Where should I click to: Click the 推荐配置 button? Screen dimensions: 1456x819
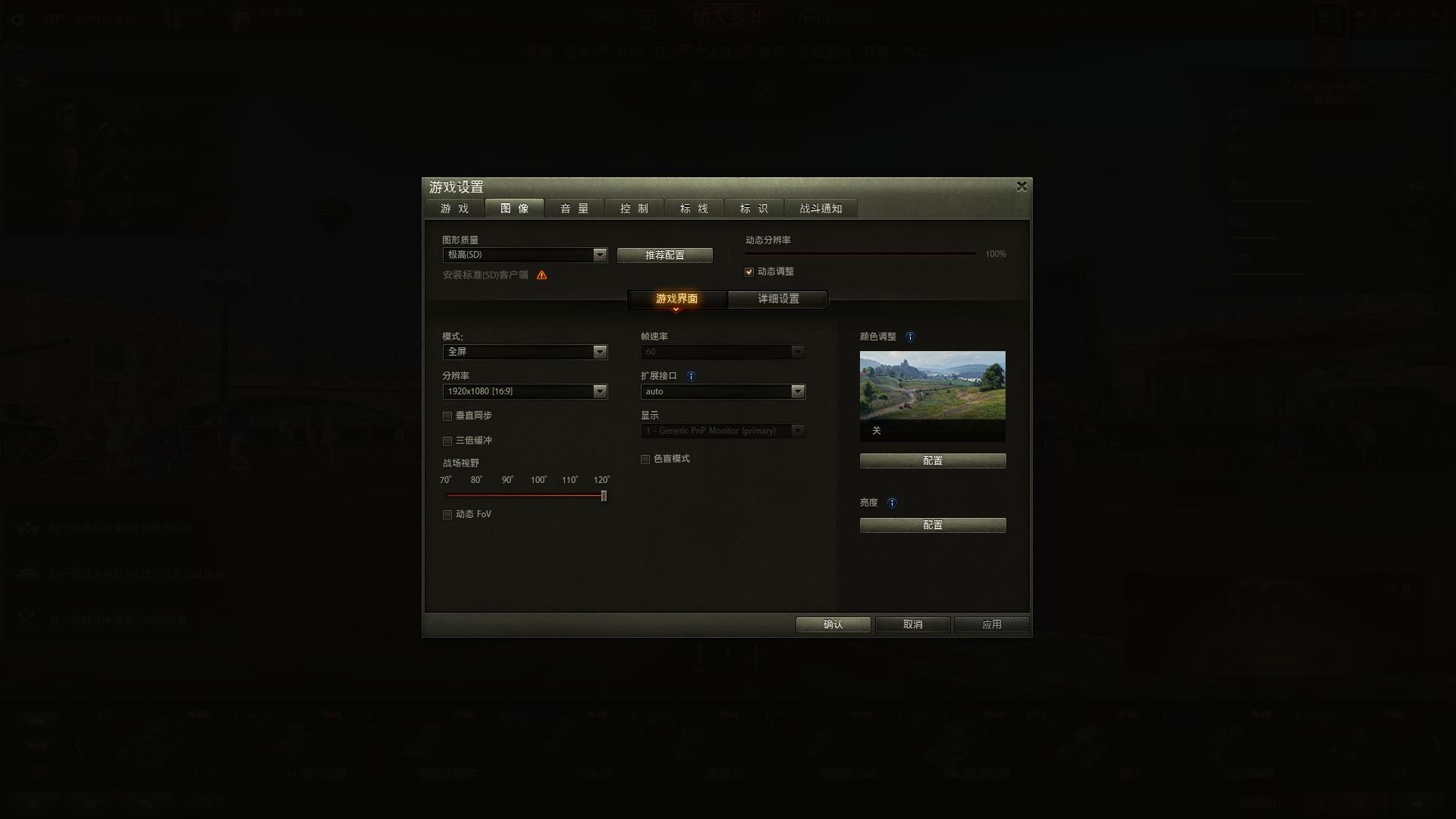tap(665, 255)
